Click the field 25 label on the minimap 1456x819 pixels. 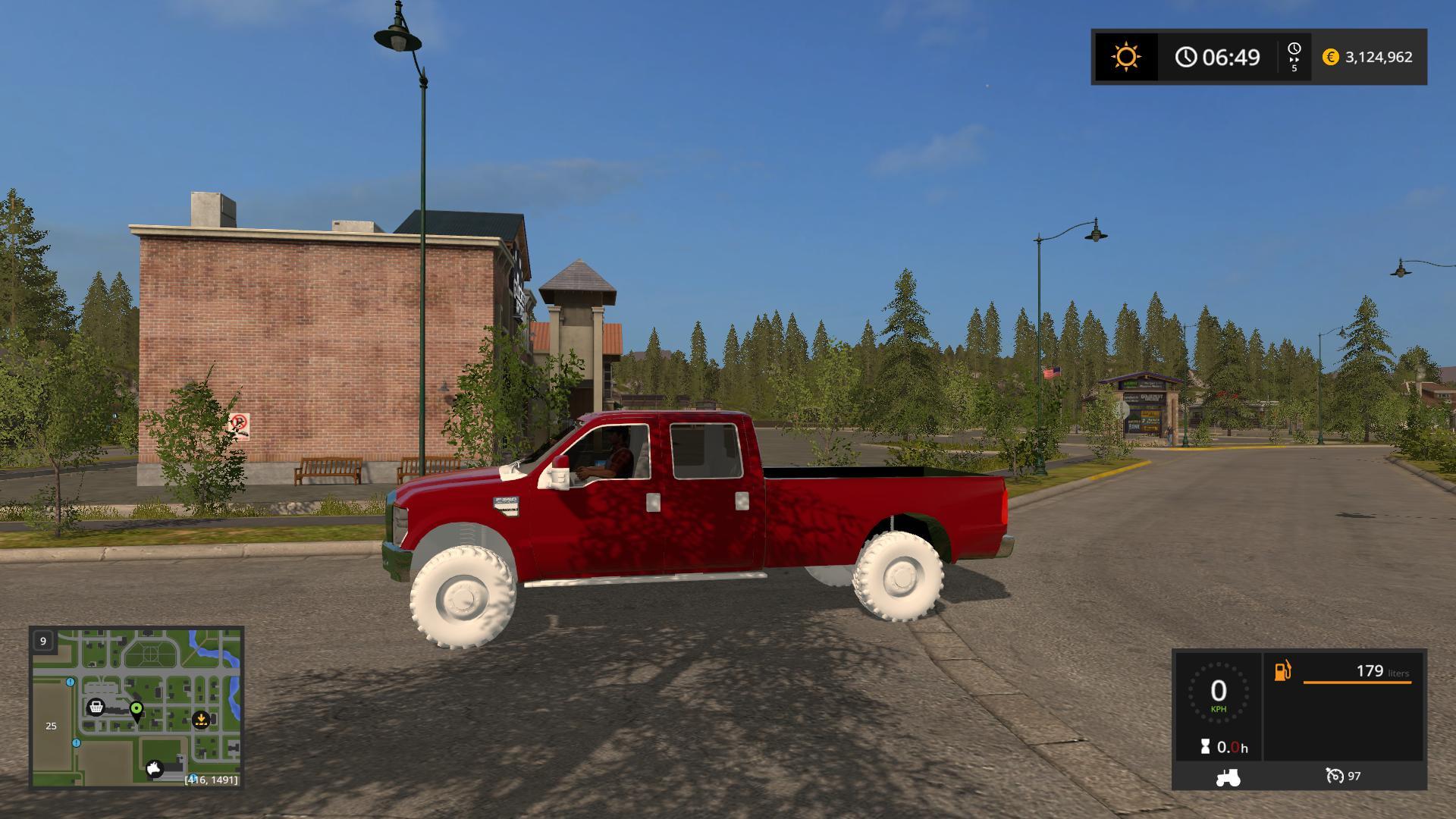[51, 726]
